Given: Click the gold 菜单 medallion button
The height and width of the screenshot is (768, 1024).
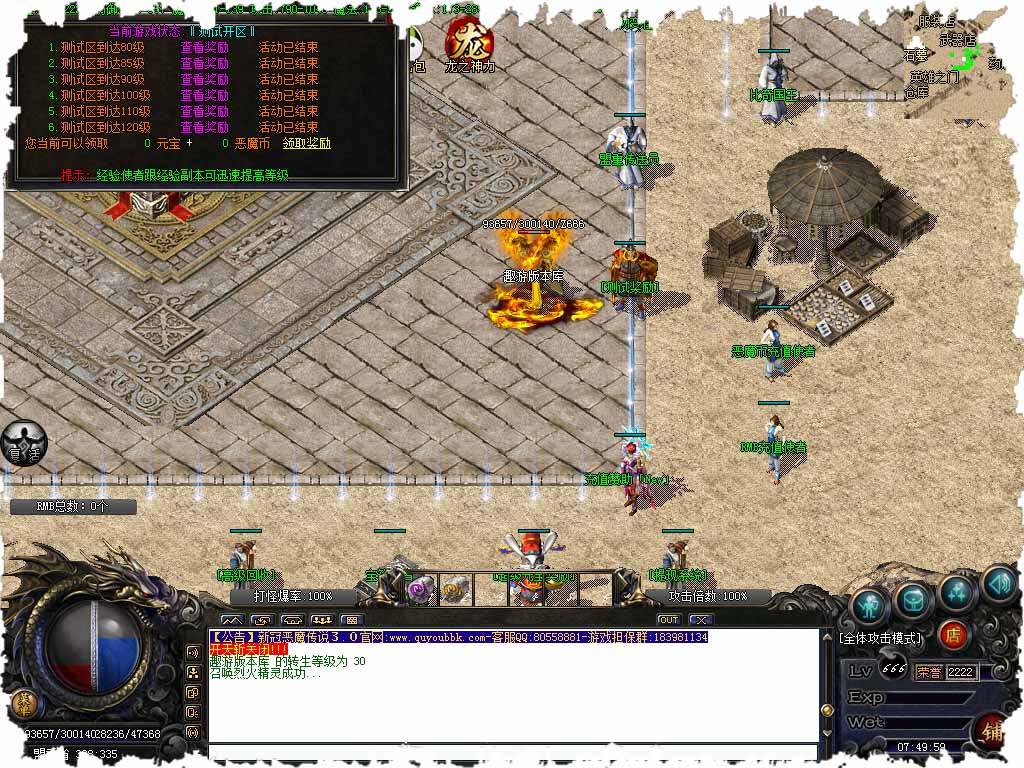Looking at the screenshot, I should pos(22,703).
